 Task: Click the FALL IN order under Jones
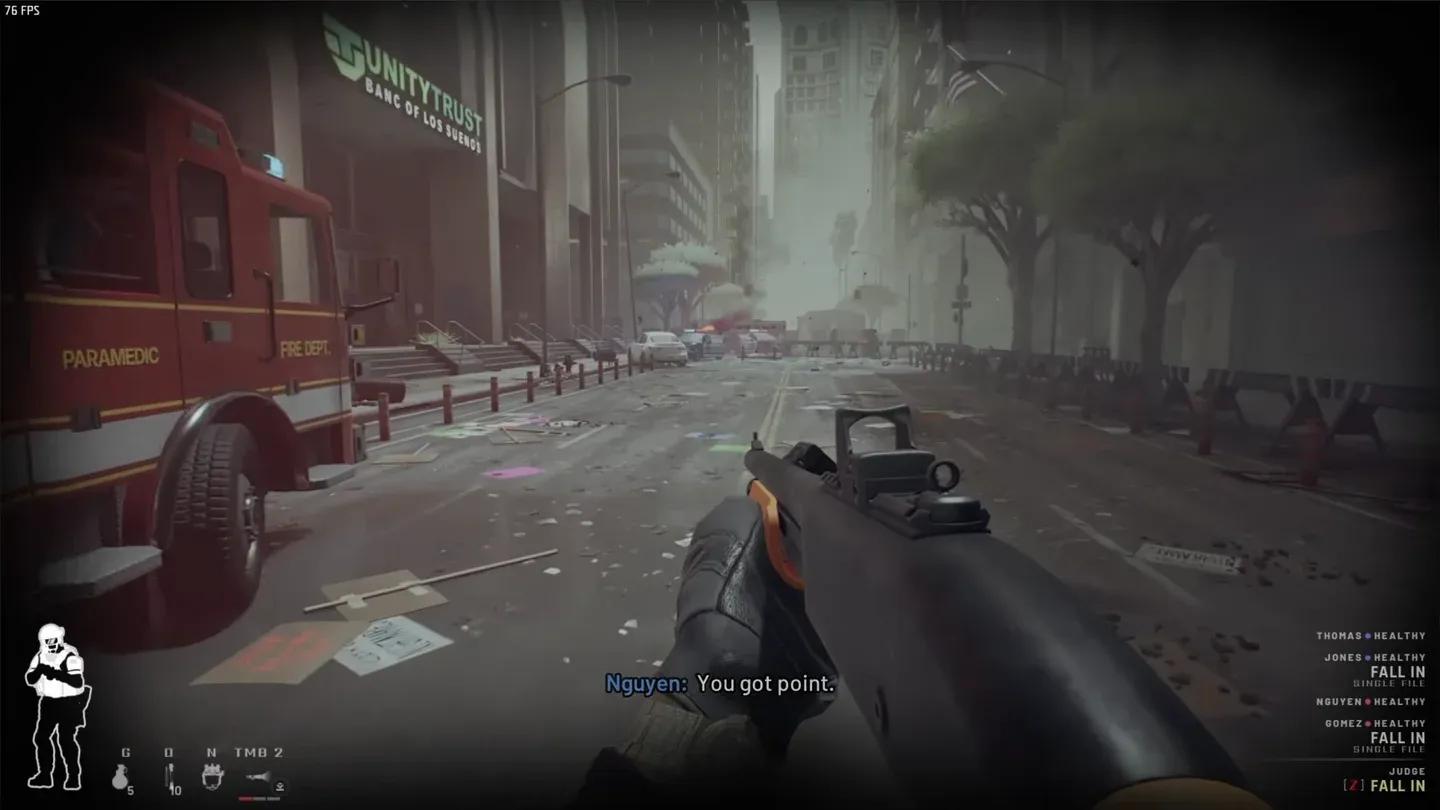click(1396, 673)
